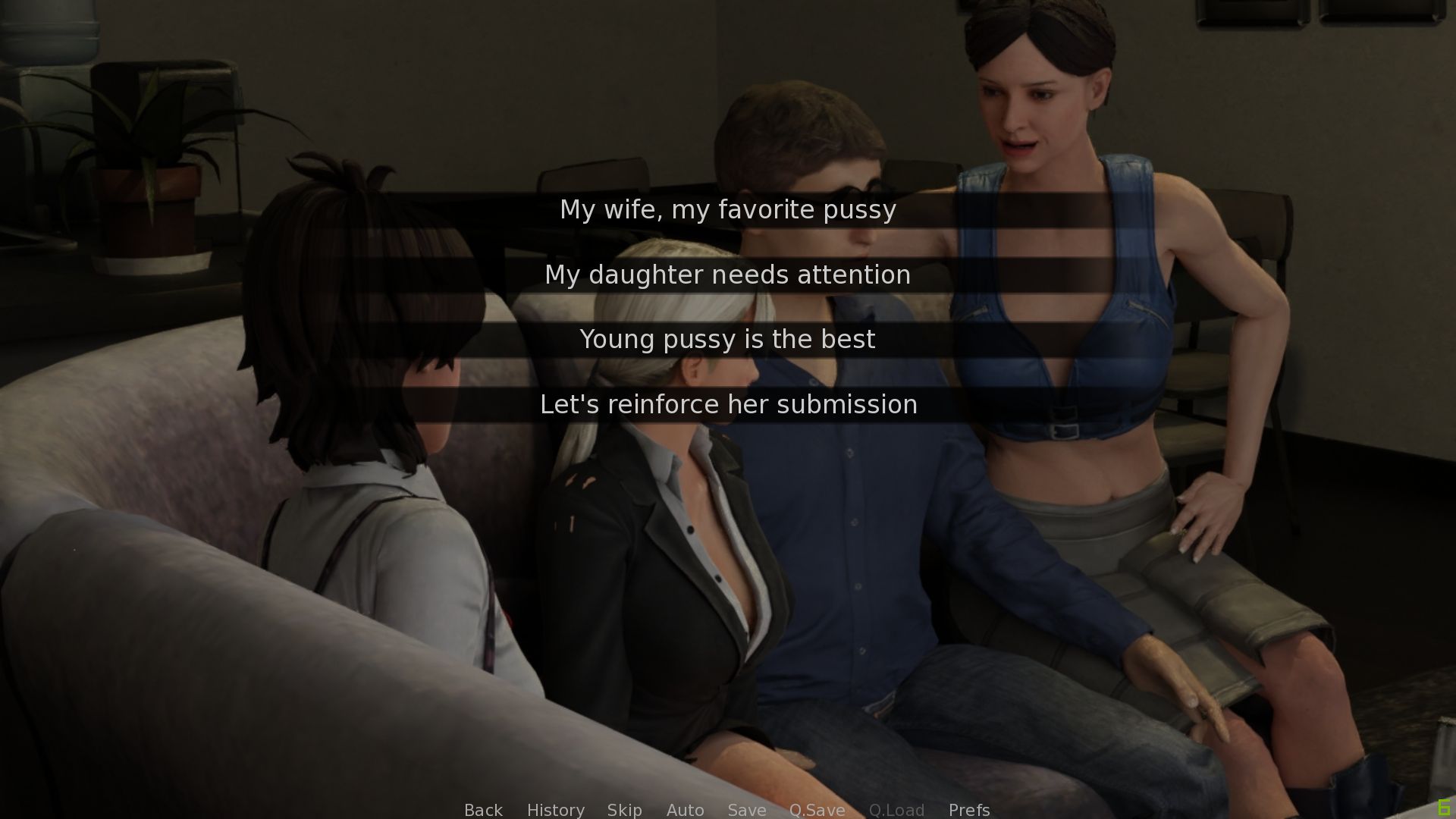This screenshot has width=1456, height=819.
Task: Choose "Let's reinforce her submission" option
Action: [728, 404]
